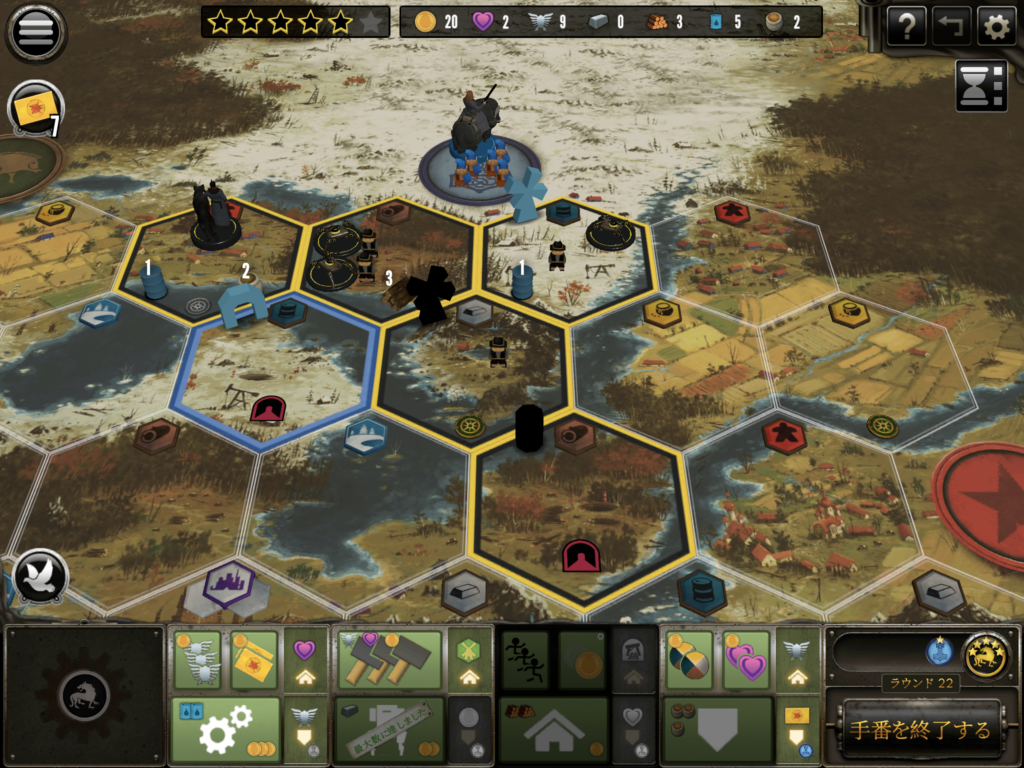End turn with 手番を終了する button
Screen dimensions: 1024x768
pyautogui.click(x=920, y=730)
